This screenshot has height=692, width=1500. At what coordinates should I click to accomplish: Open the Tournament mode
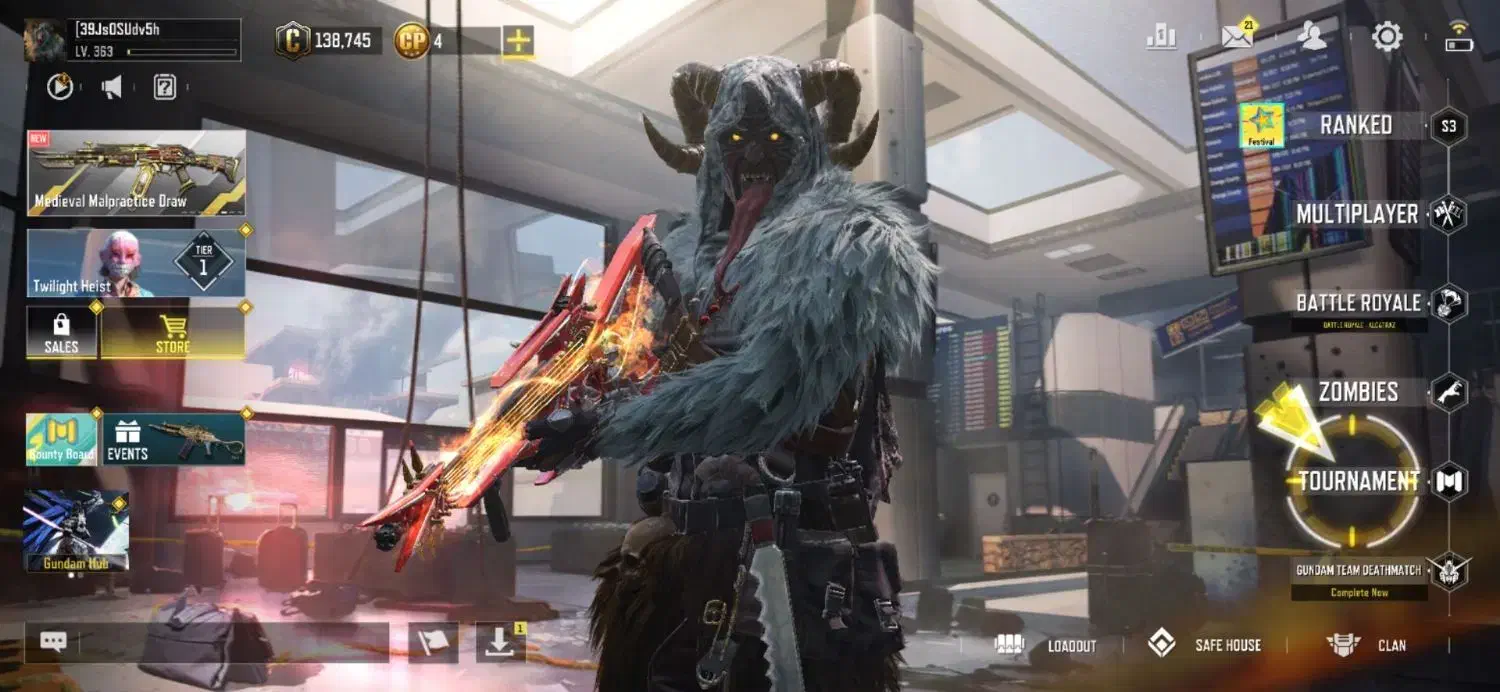tap(1358, 481)
